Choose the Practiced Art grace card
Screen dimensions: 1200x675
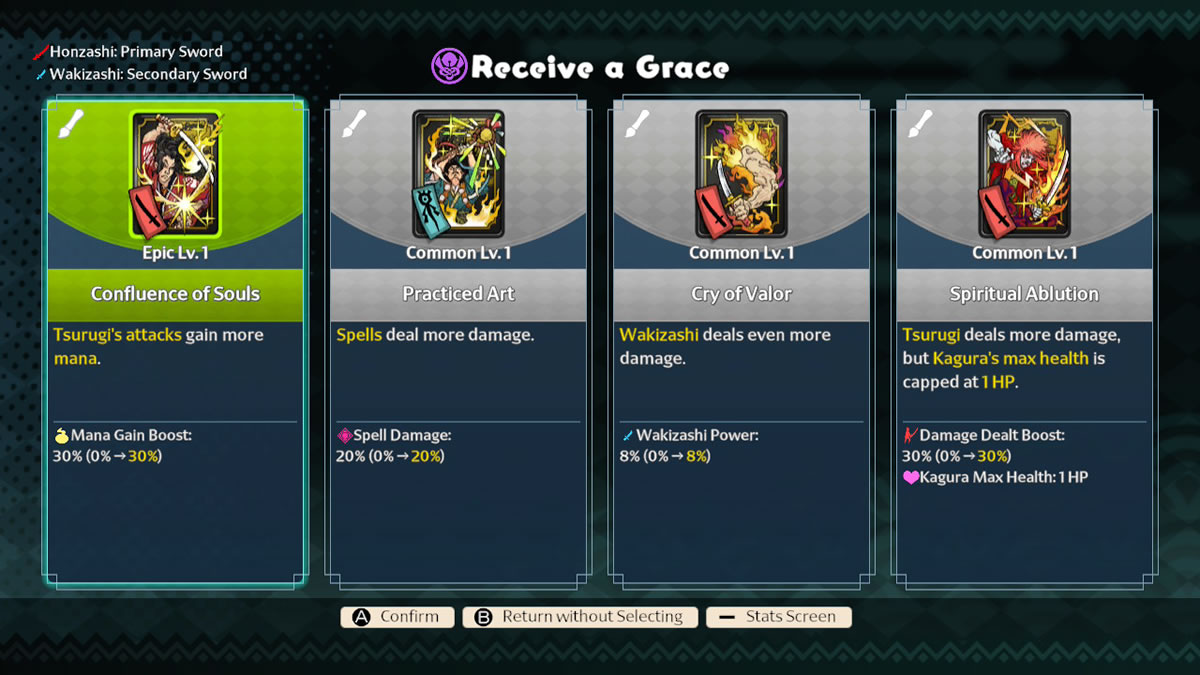458,340
